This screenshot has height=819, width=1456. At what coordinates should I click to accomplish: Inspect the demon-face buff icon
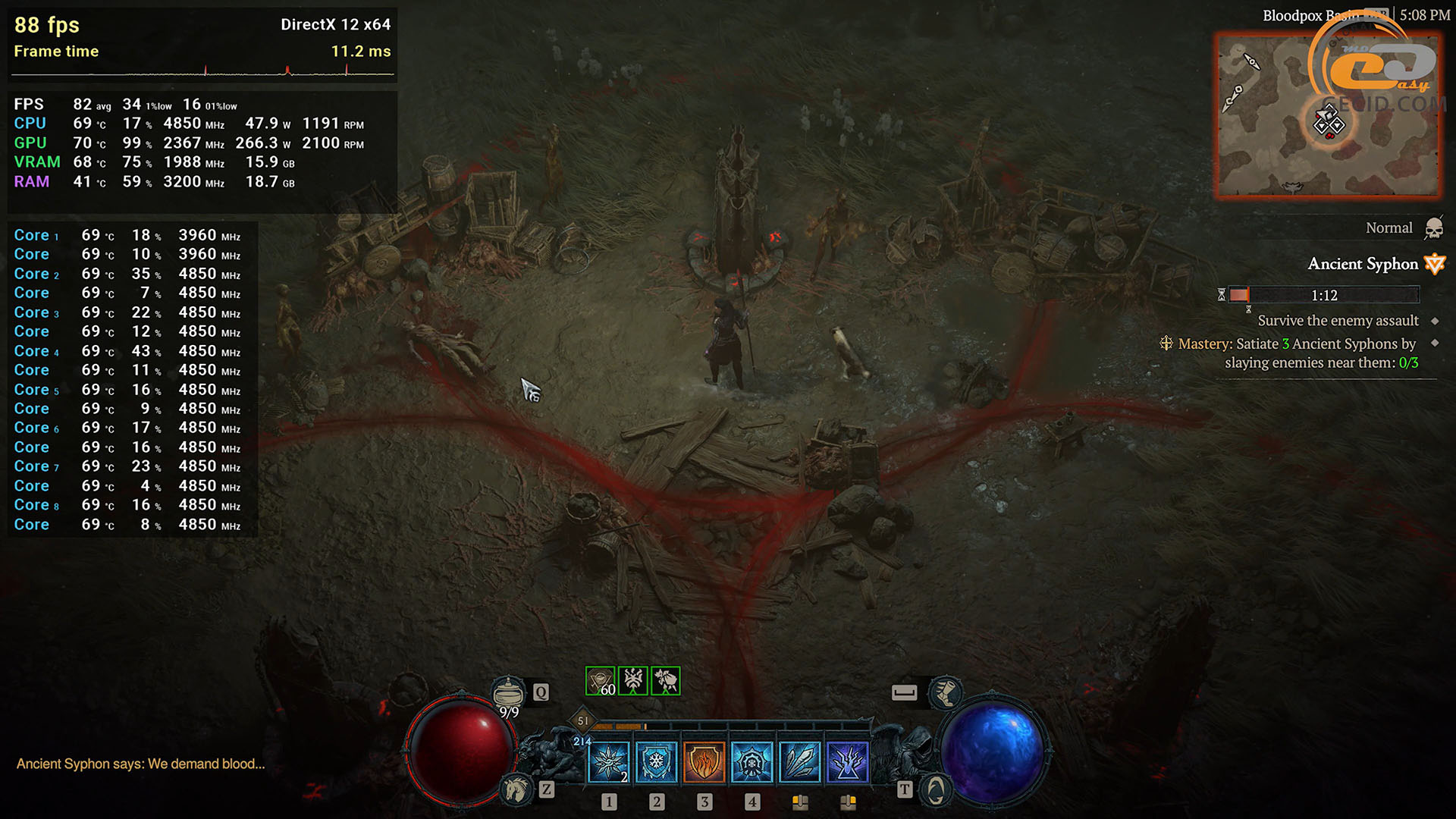[x=632, y=681]
